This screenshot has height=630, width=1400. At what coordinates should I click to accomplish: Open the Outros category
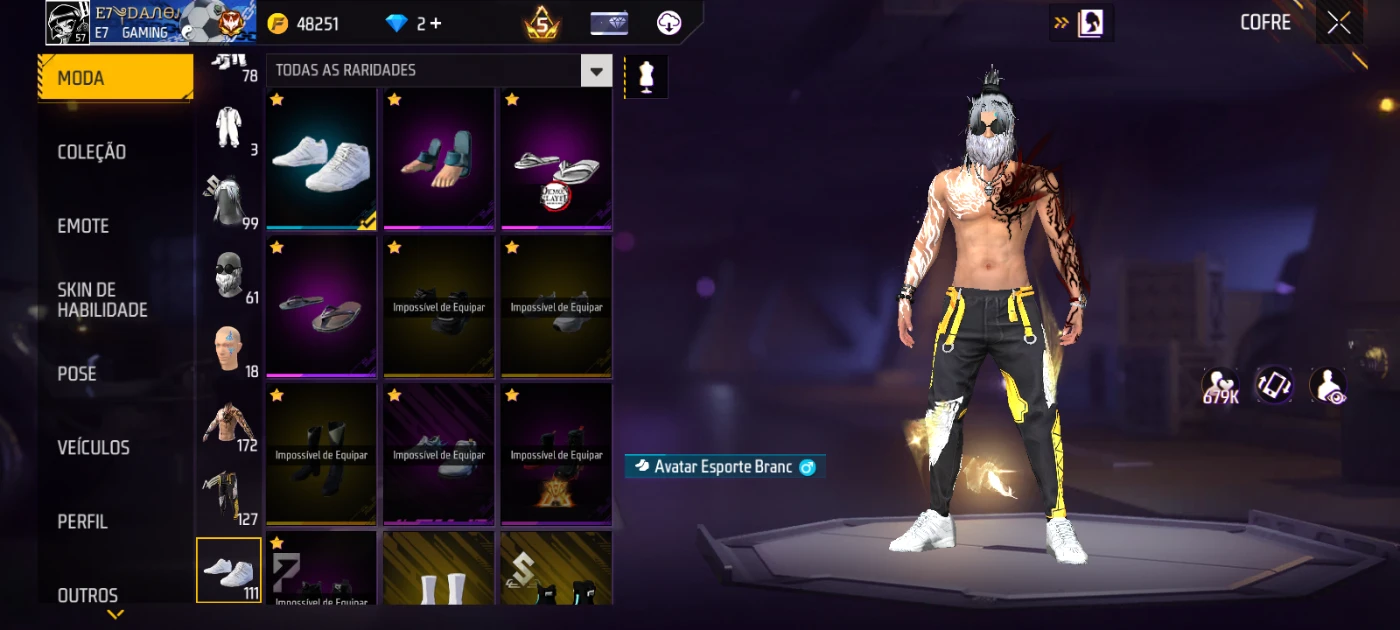click(x=87, y=595)
